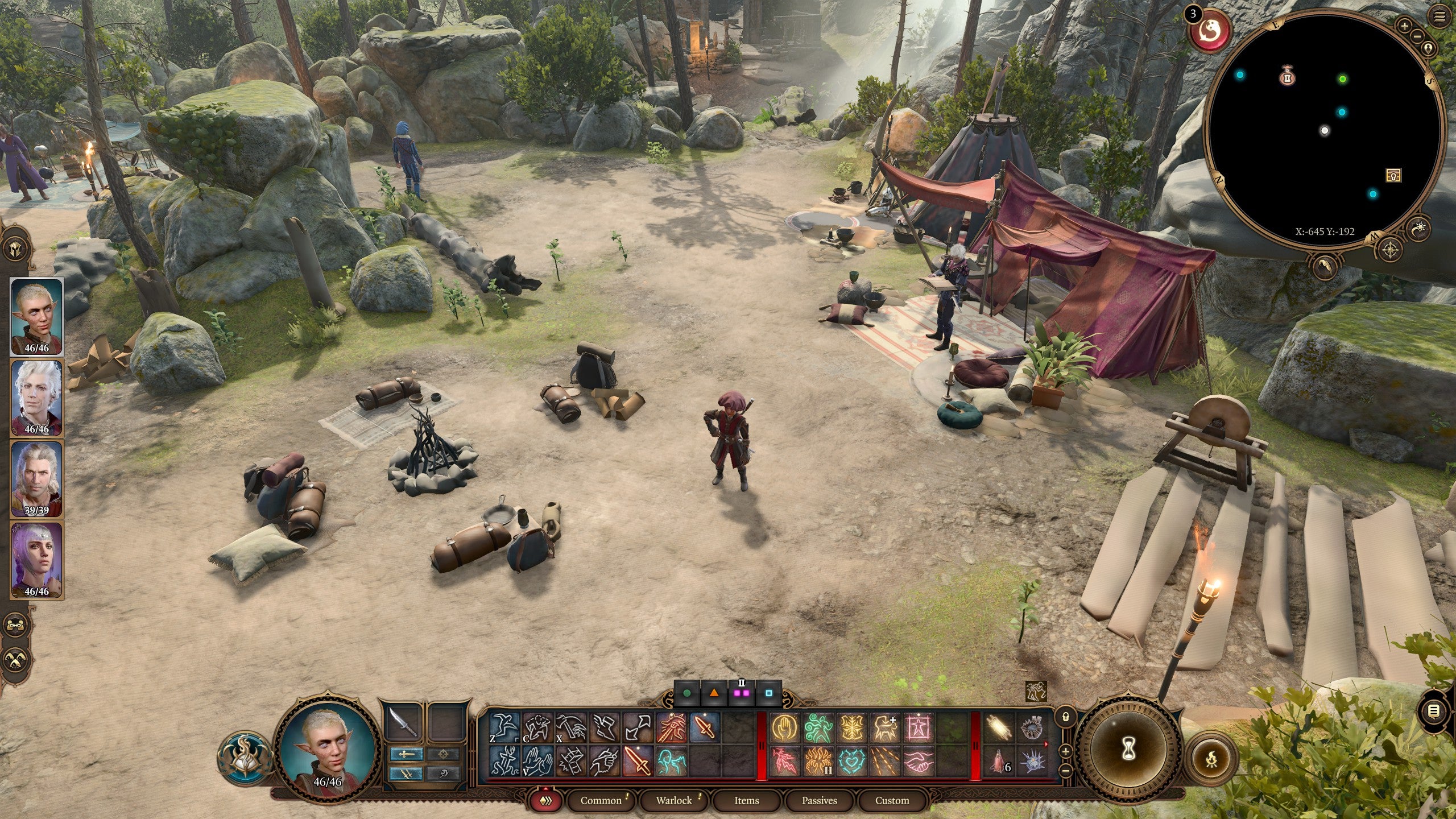
Task: Select the bearded grey-haired companion portrait
Action: [x=36, y=479]
